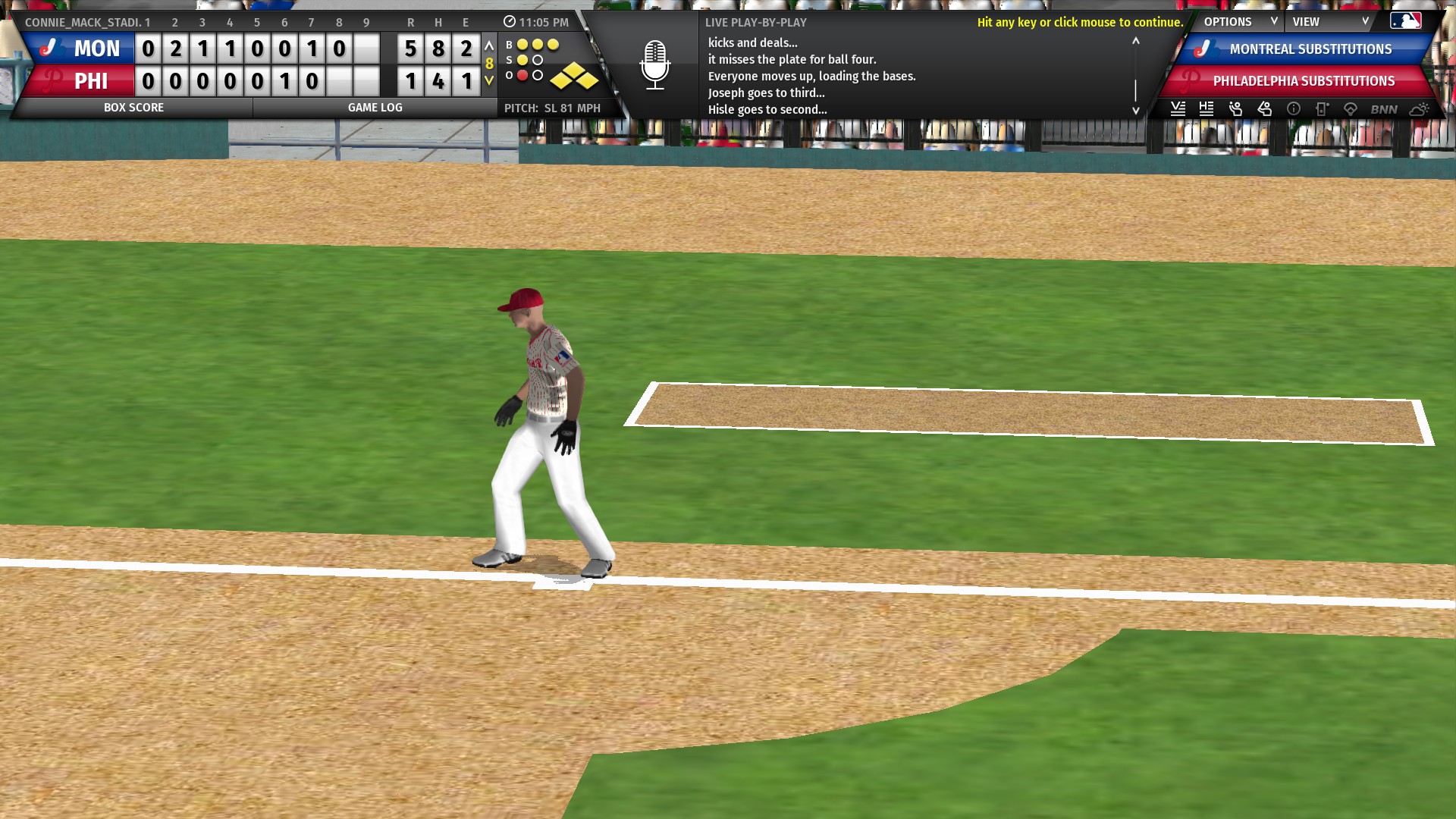Show the visiting team lineup icon

(1178, 109)
